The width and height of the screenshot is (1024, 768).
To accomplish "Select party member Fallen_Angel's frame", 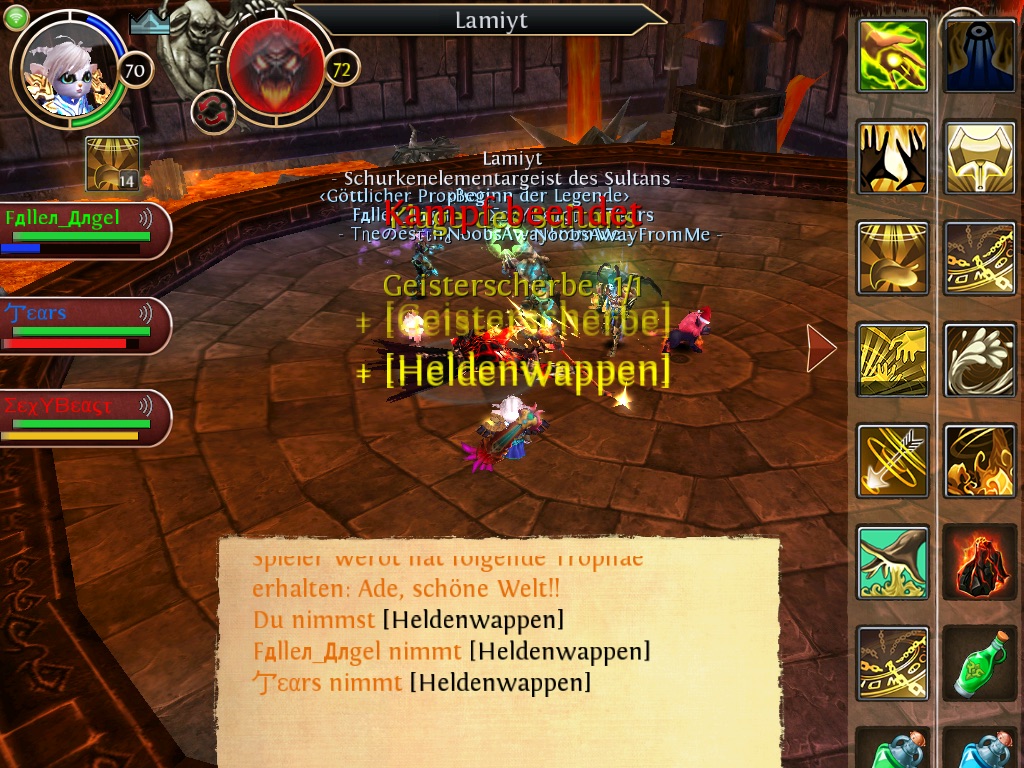I will point(83,230).
